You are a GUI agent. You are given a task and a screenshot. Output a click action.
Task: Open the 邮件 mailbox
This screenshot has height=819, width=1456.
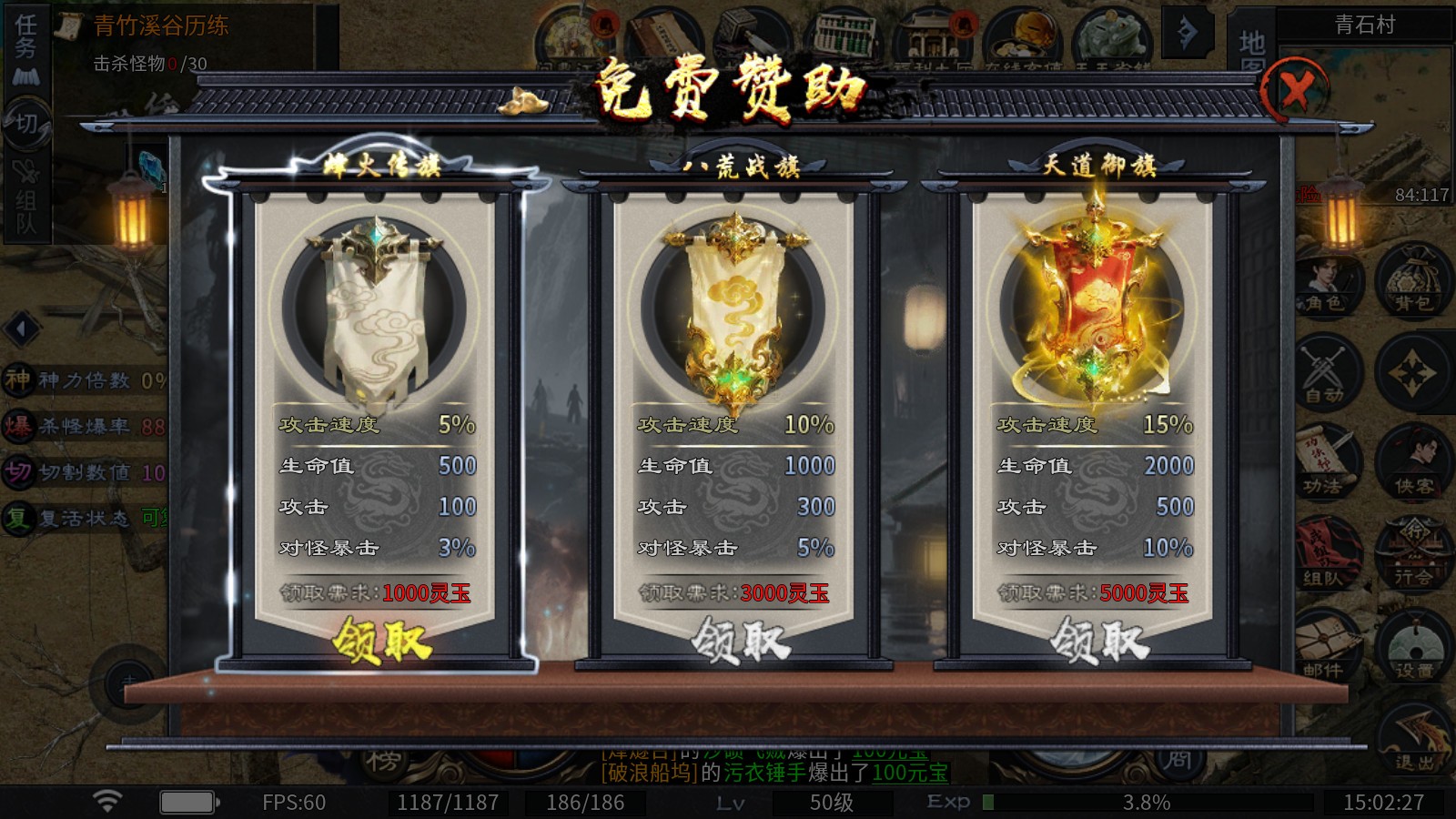coord(1325,646)
